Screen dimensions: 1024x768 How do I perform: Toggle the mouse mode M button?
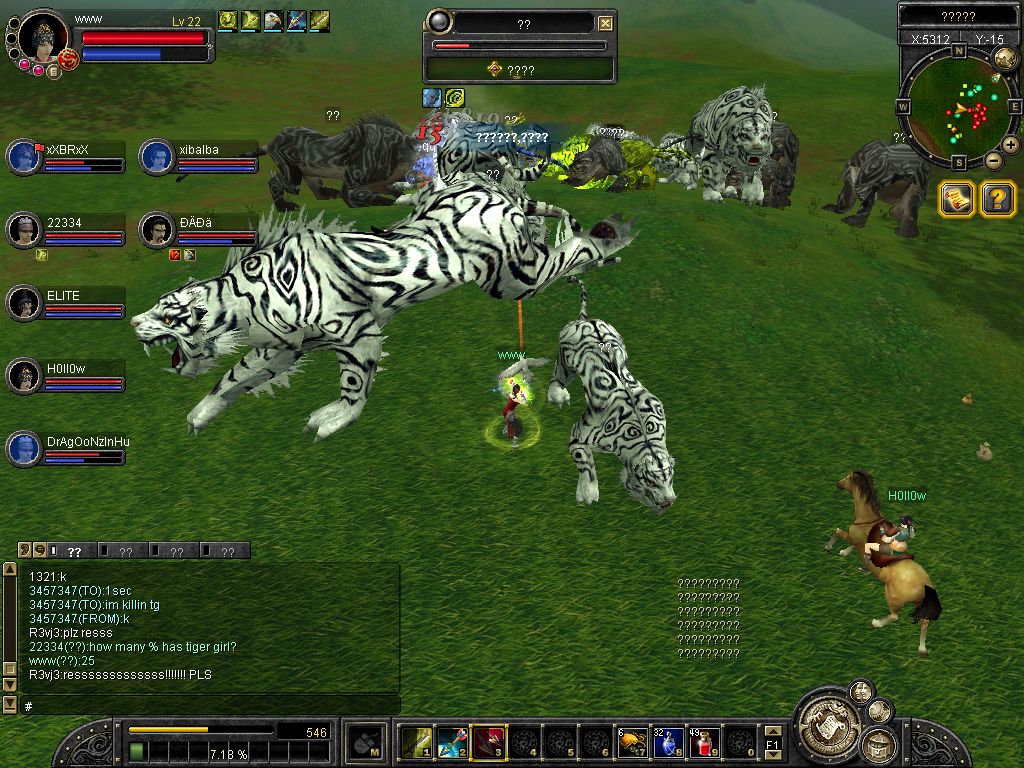point(366,743)
